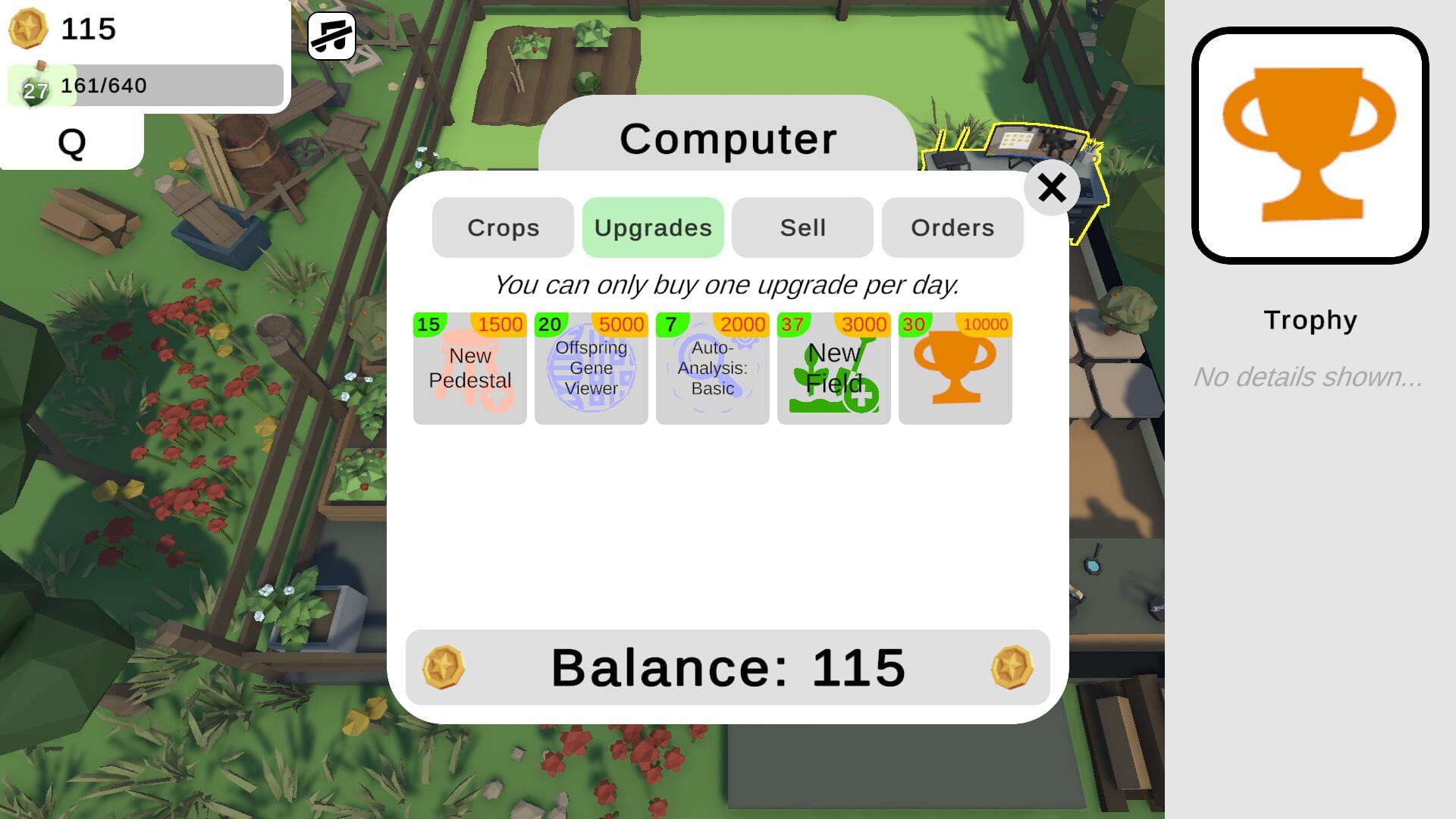1456x819 pixels.
Task: Select the Auto-Analysis: Basic upgrade
Action: (712, 368)
